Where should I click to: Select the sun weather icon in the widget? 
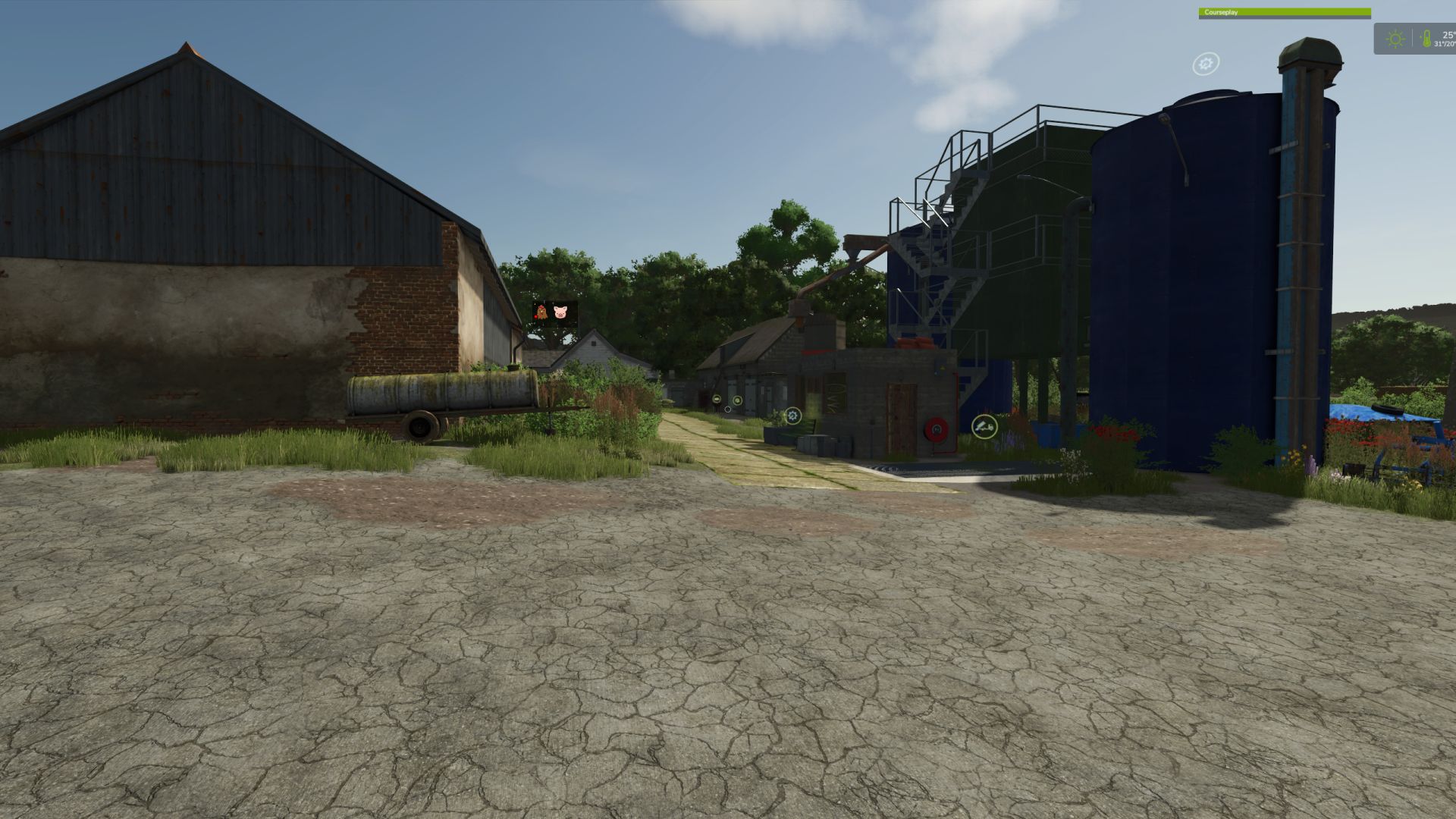tap(1395, 40)
